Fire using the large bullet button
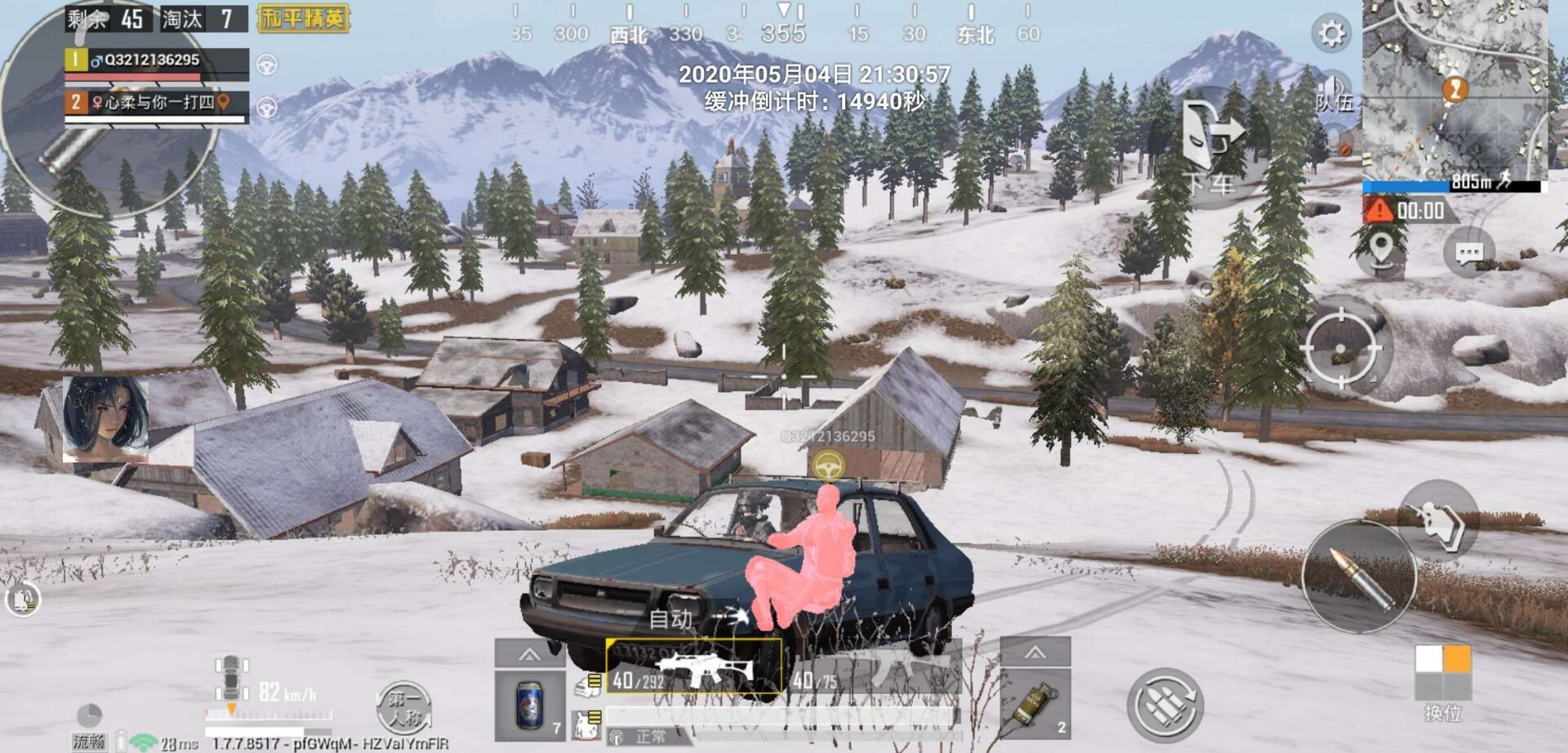The image size is (1568, 753). tap(1358, 577)
